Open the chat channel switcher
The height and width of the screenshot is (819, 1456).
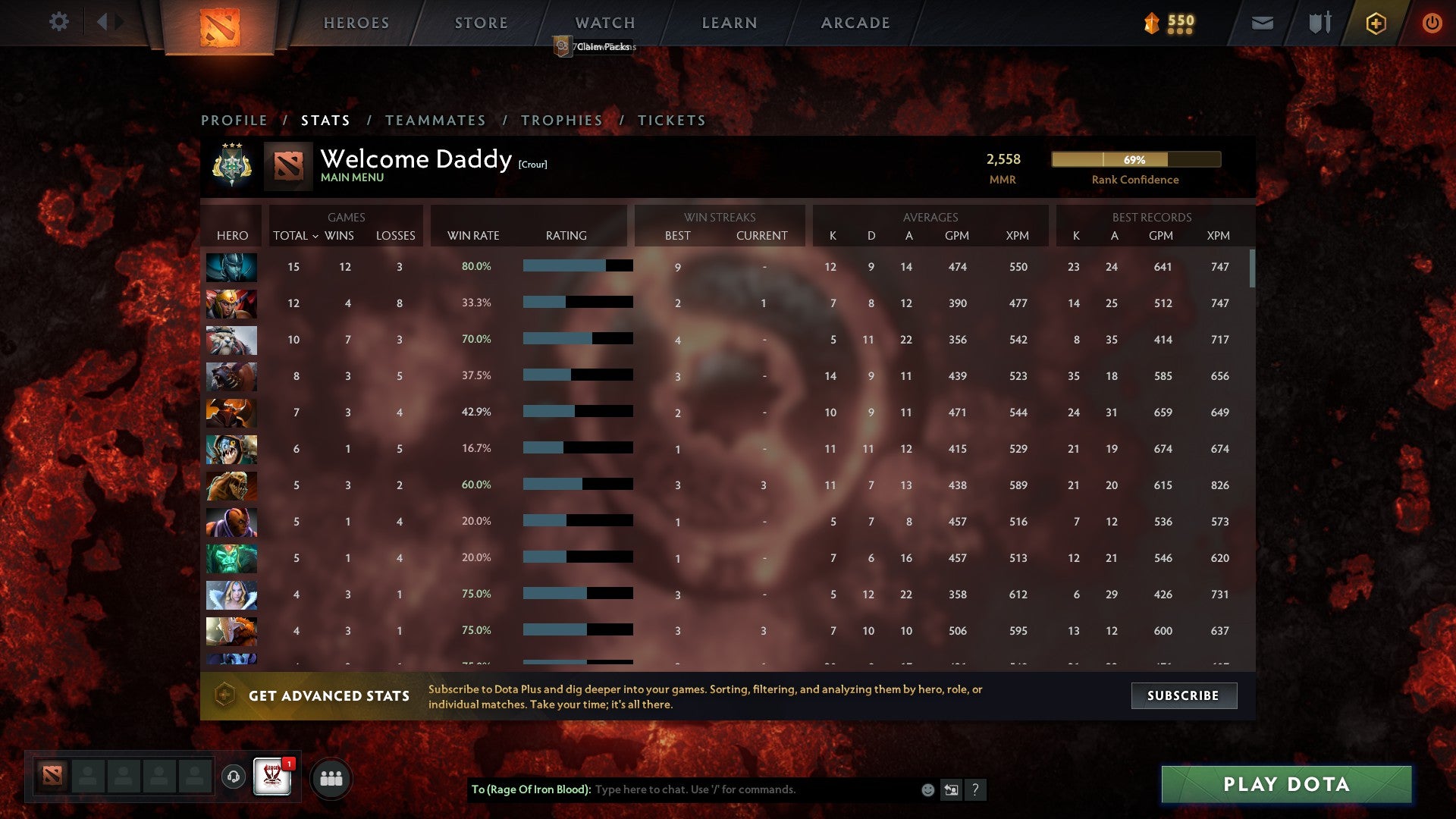click(x=950, y=789)
